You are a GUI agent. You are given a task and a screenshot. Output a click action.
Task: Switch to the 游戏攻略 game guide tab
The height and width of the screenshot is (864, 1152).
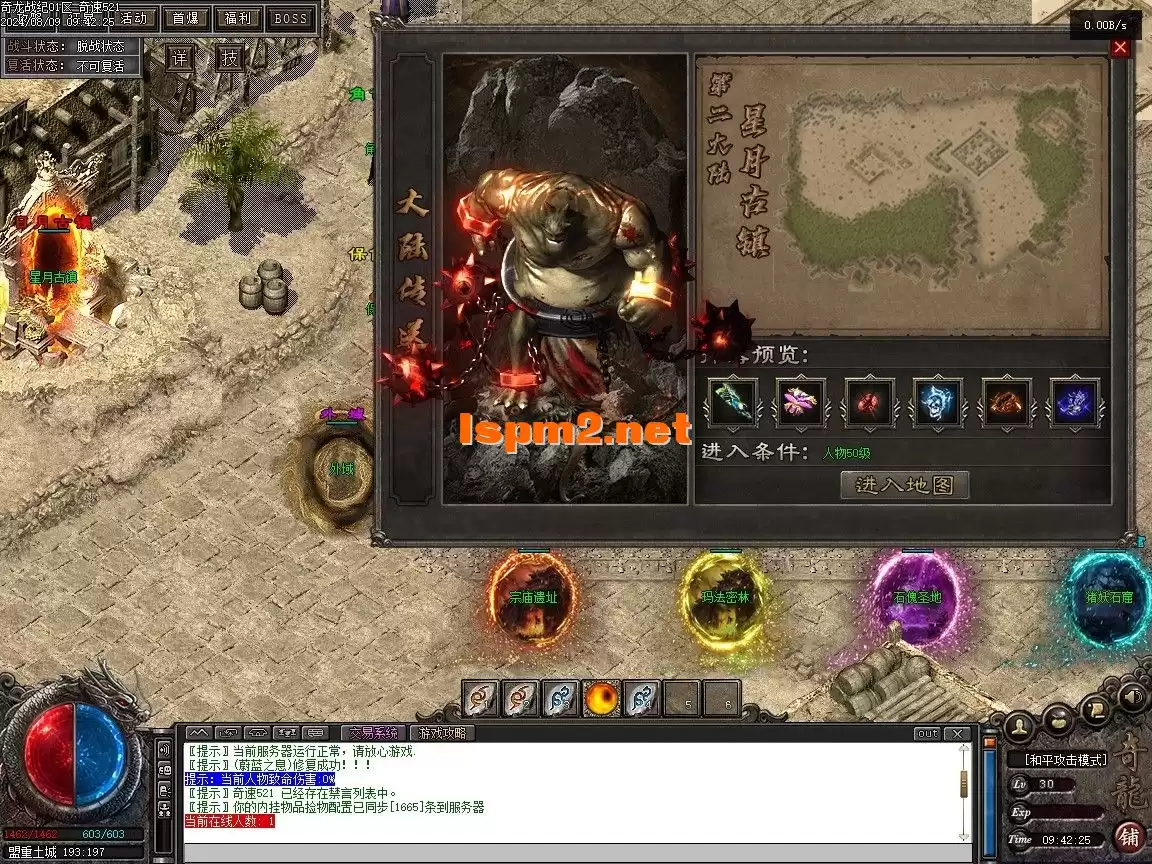click(x=442, y=733)
